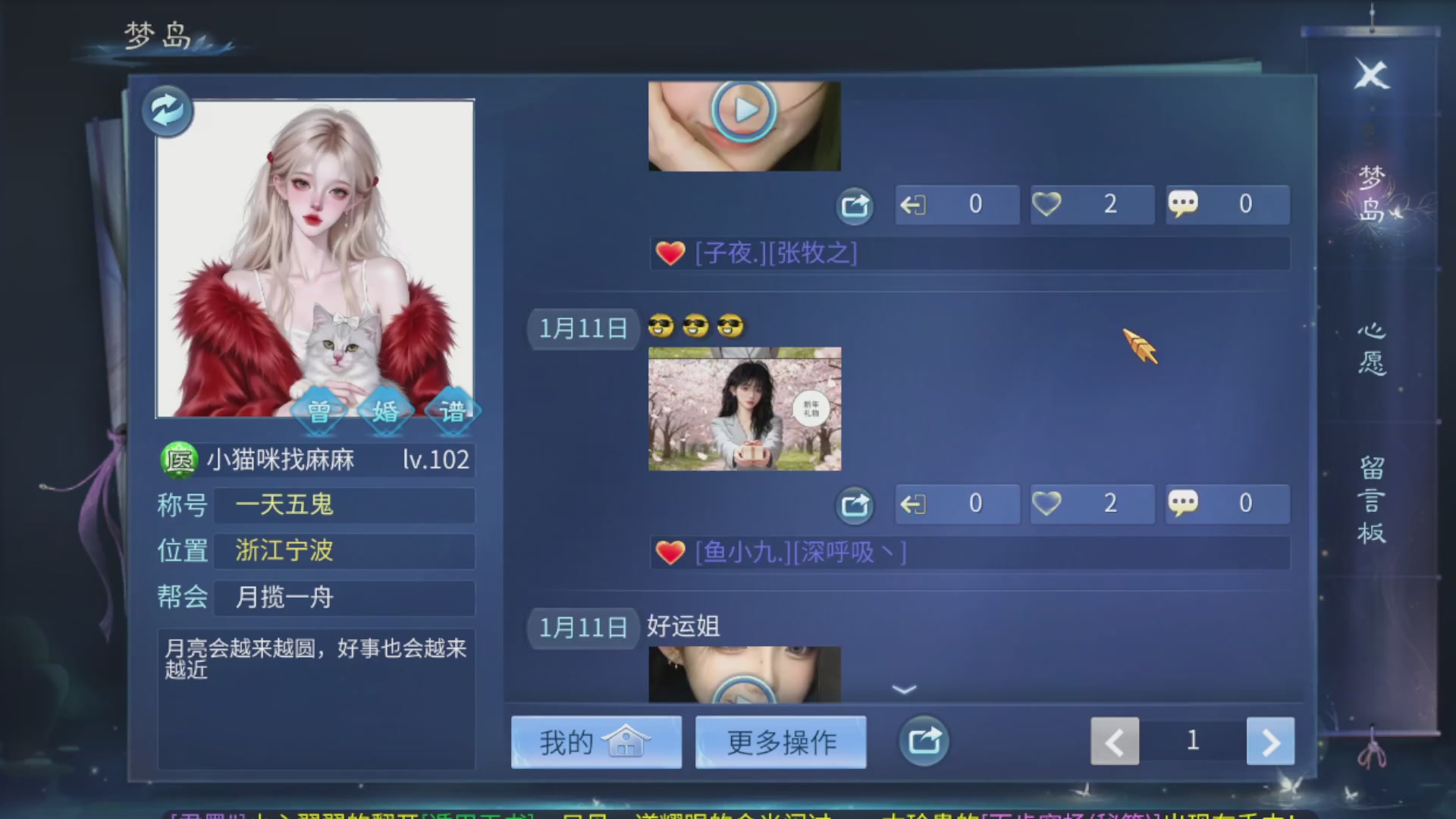Go to the next page of posts
The width and height of the screenshot is (1456, 819).
(1270, 742)
